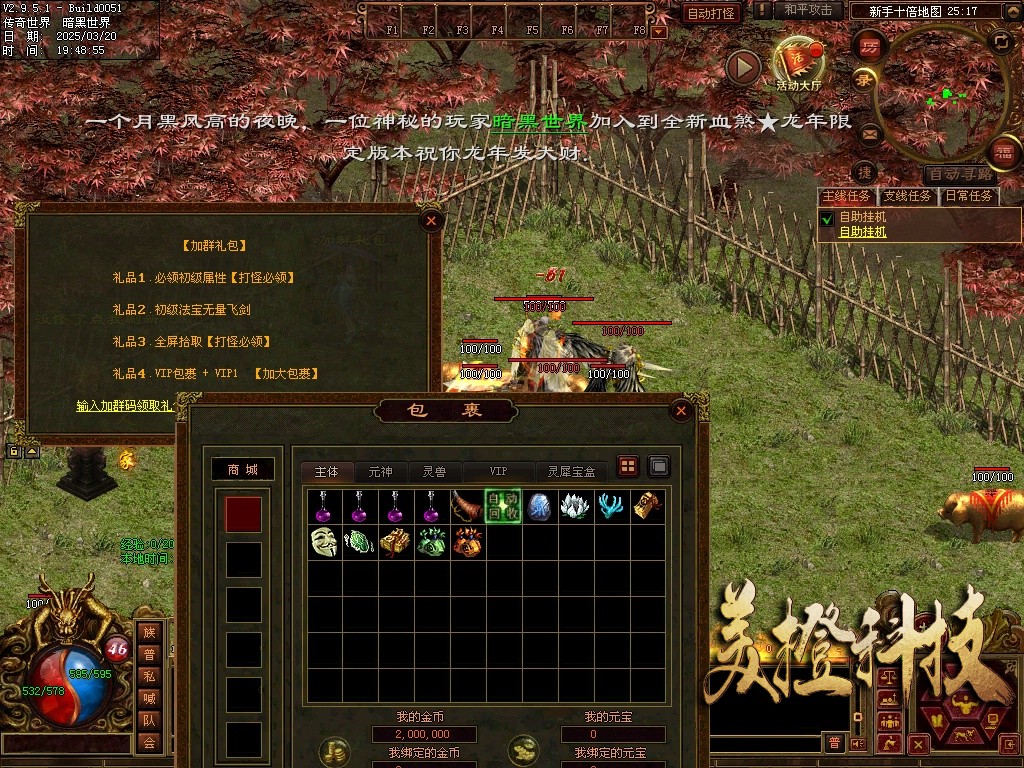Open the 灵兽 bag tab

434,471
